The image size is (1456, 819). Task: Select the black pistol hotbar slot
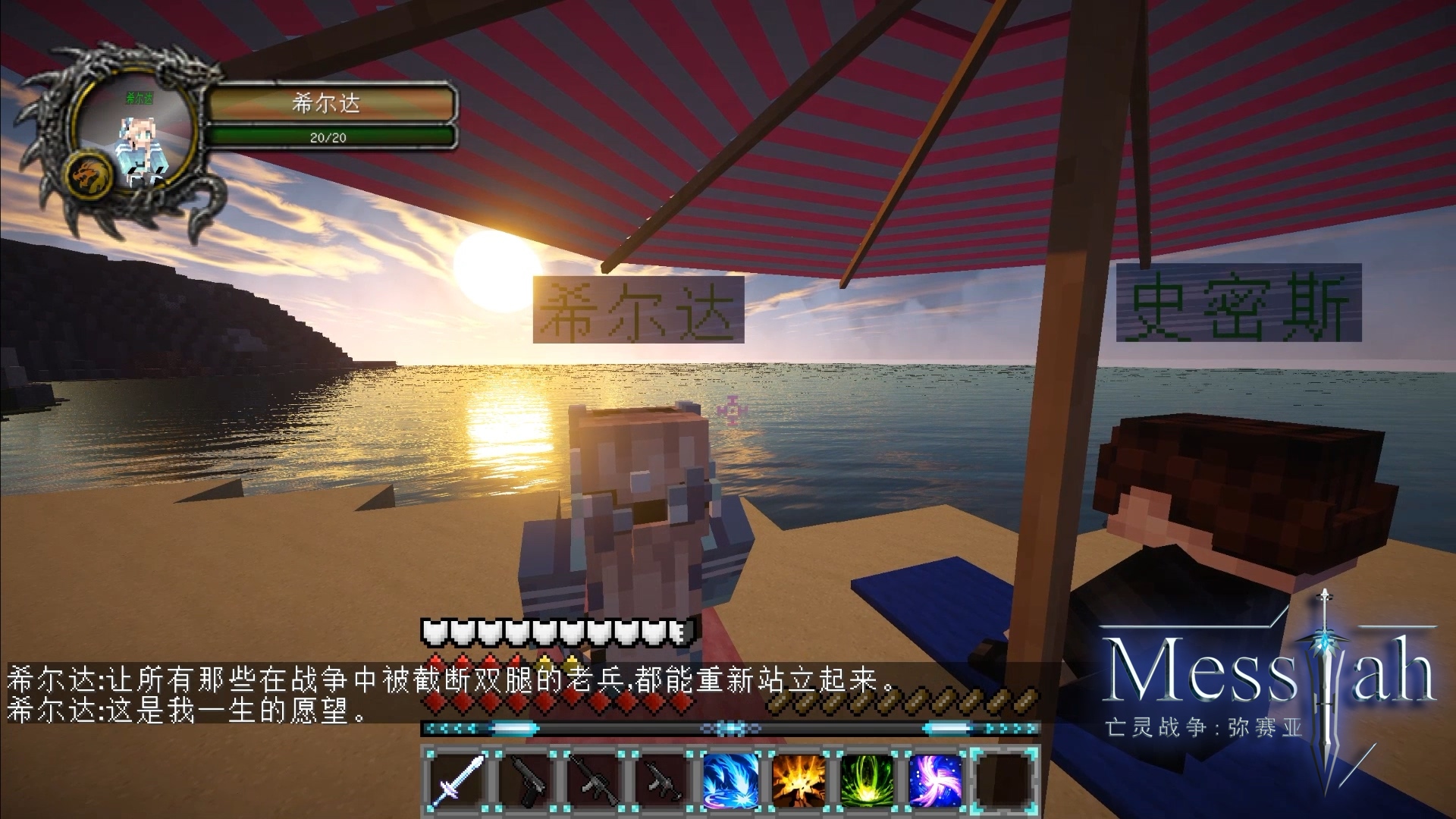pyautogui.click(x=526, y=780)
